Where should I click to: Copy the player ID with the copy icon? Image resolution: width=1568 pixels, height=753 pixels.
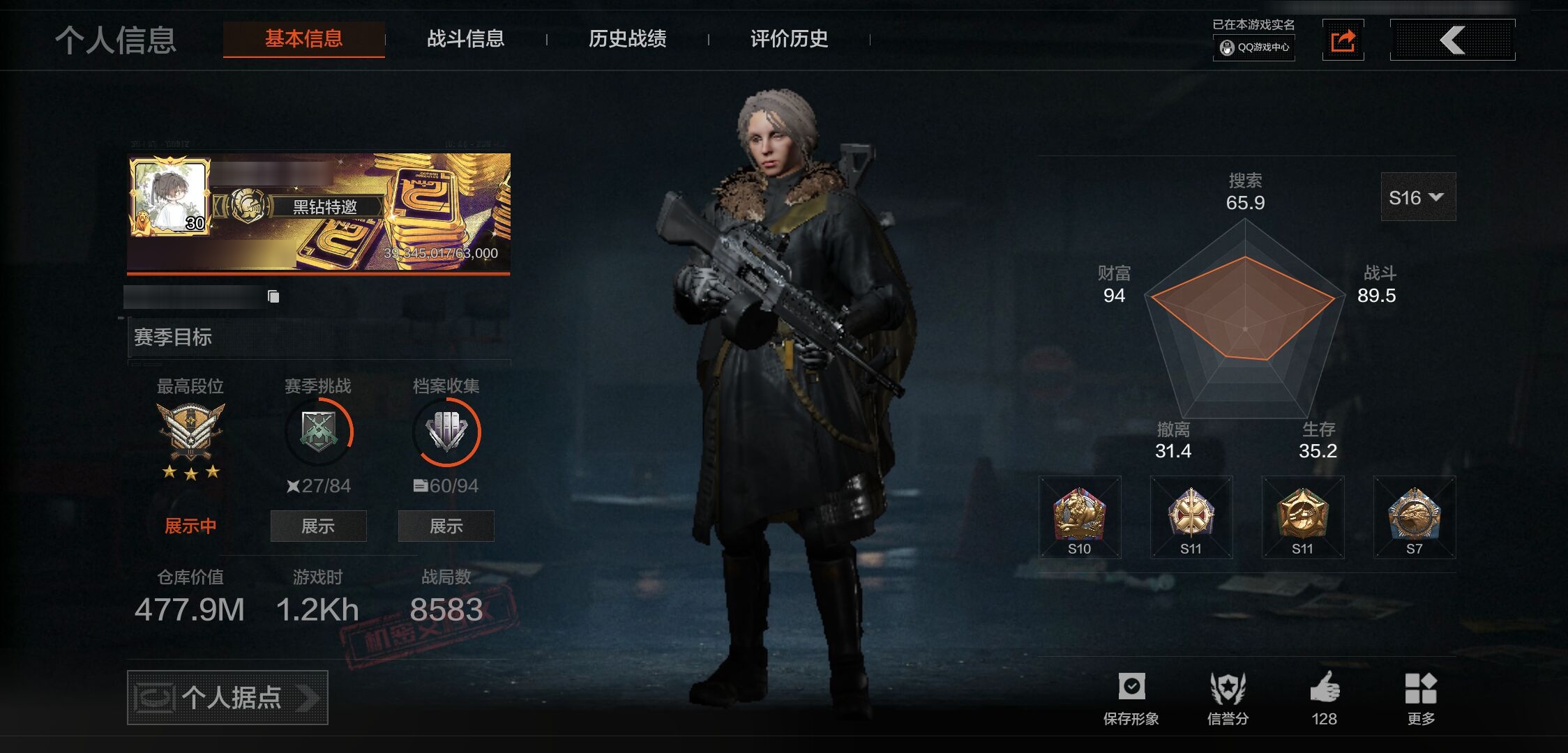[x=273, y=297]
